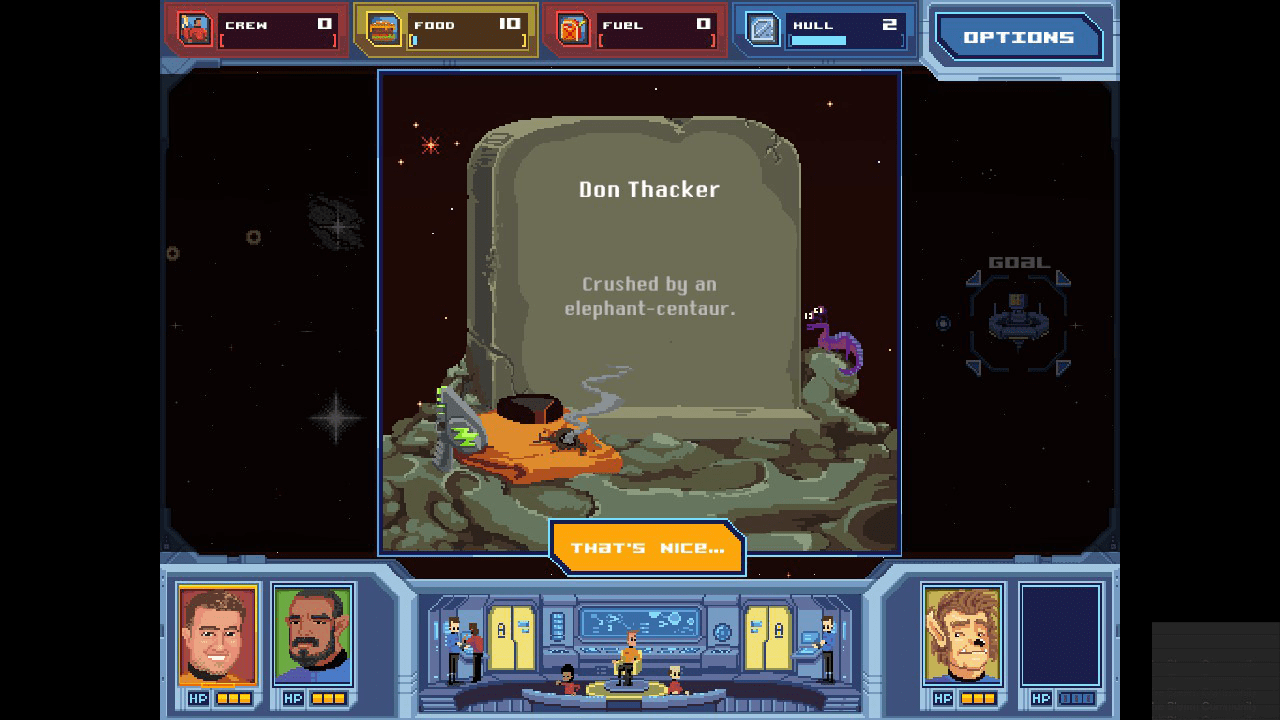
Task: Select the smiling captain crew portrait
Action: (x=217, y=635)
